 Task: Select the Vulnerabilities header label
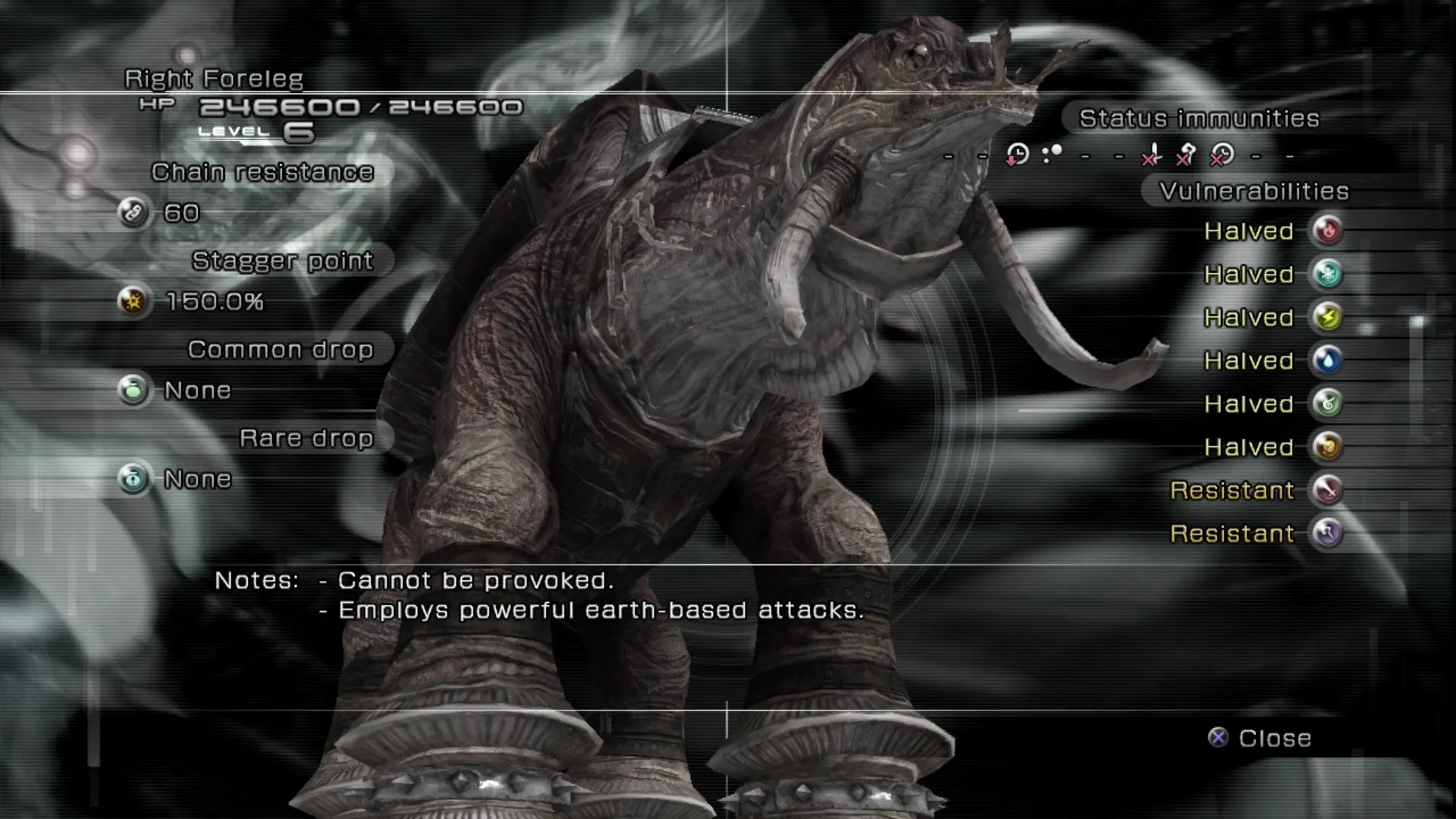1254,191
